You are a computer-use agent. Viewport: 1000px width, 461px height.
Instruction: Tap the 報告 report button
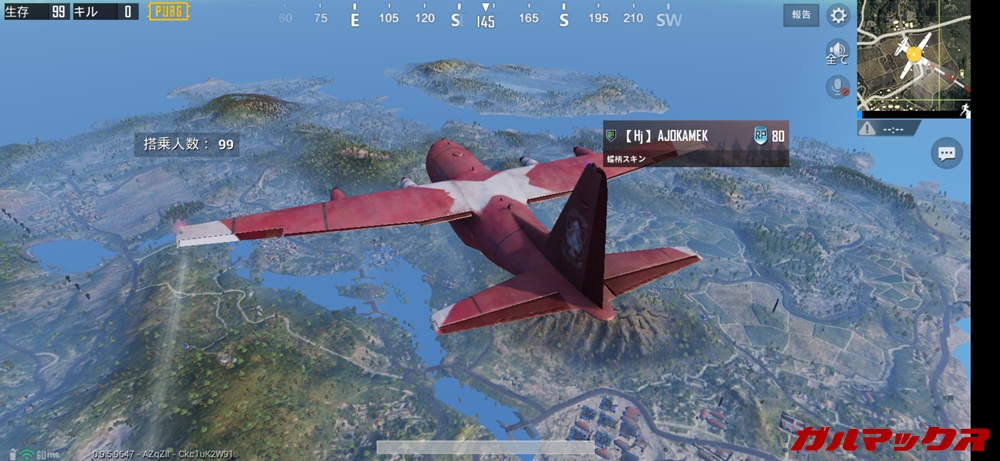(802, 15)
